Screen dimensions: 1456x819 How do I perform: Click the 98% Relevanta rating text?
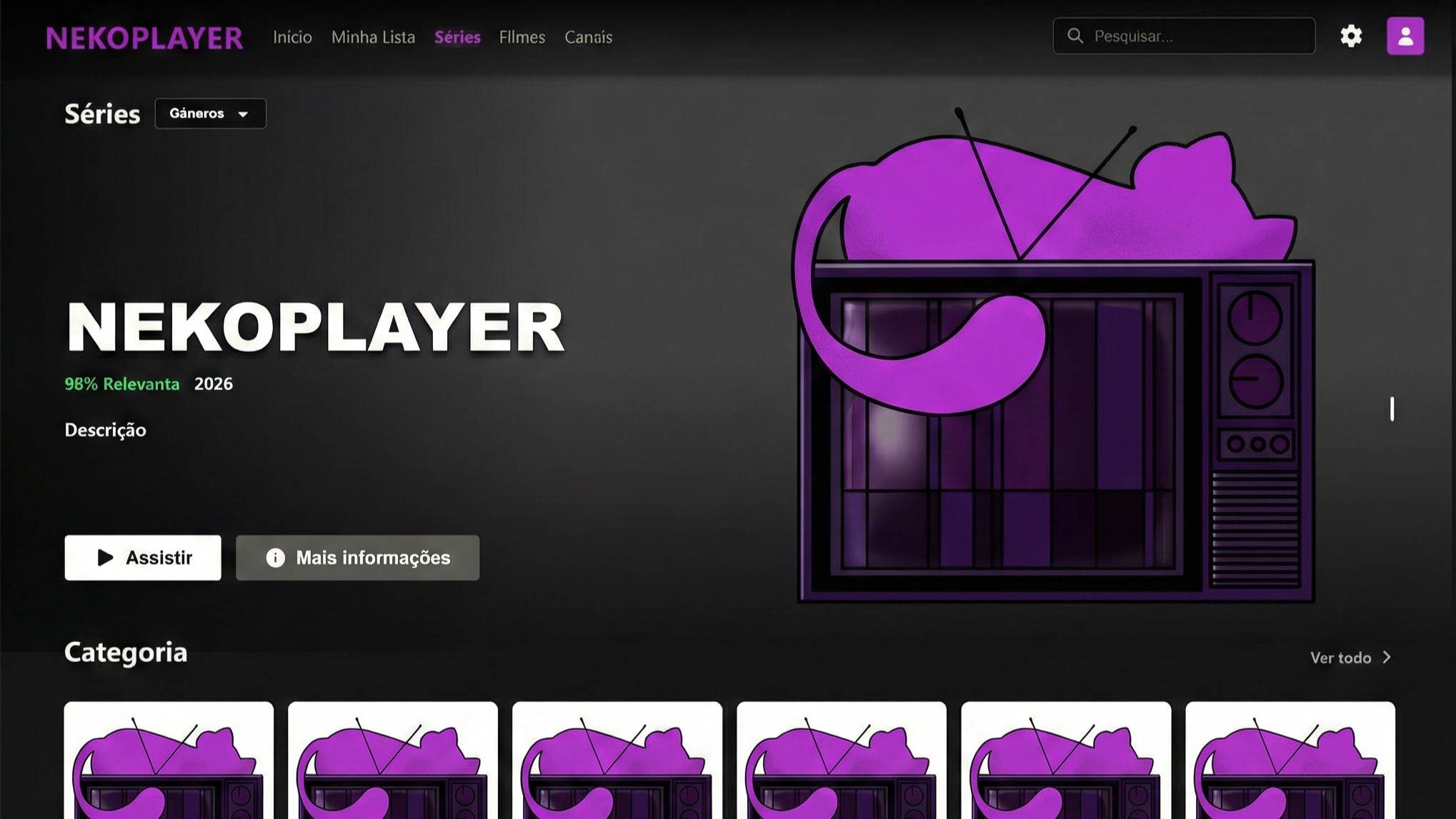tap(121, 383)
